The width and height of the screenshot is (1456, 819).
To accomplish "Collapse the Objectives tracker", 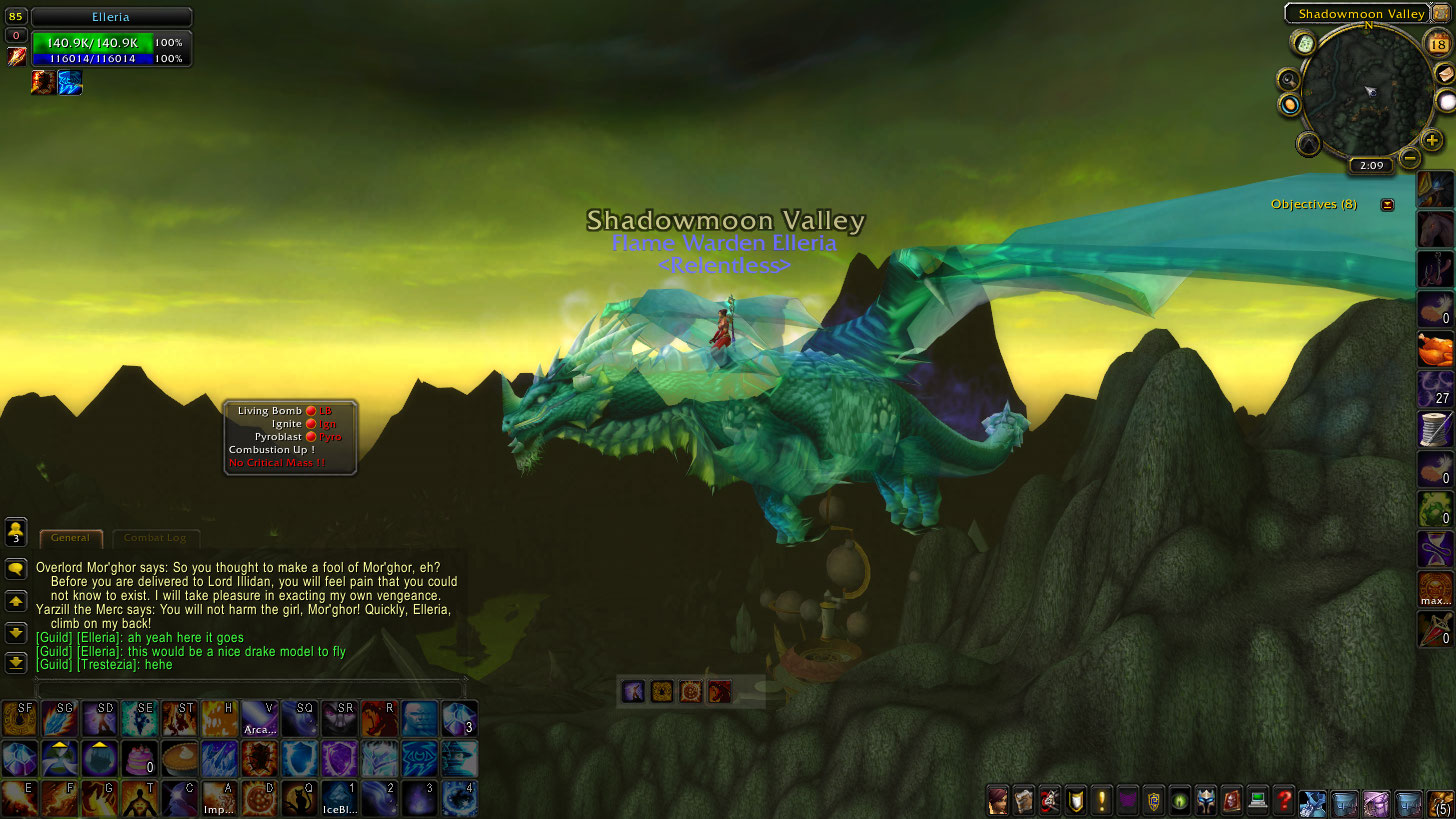I will tap(1387, 205).
